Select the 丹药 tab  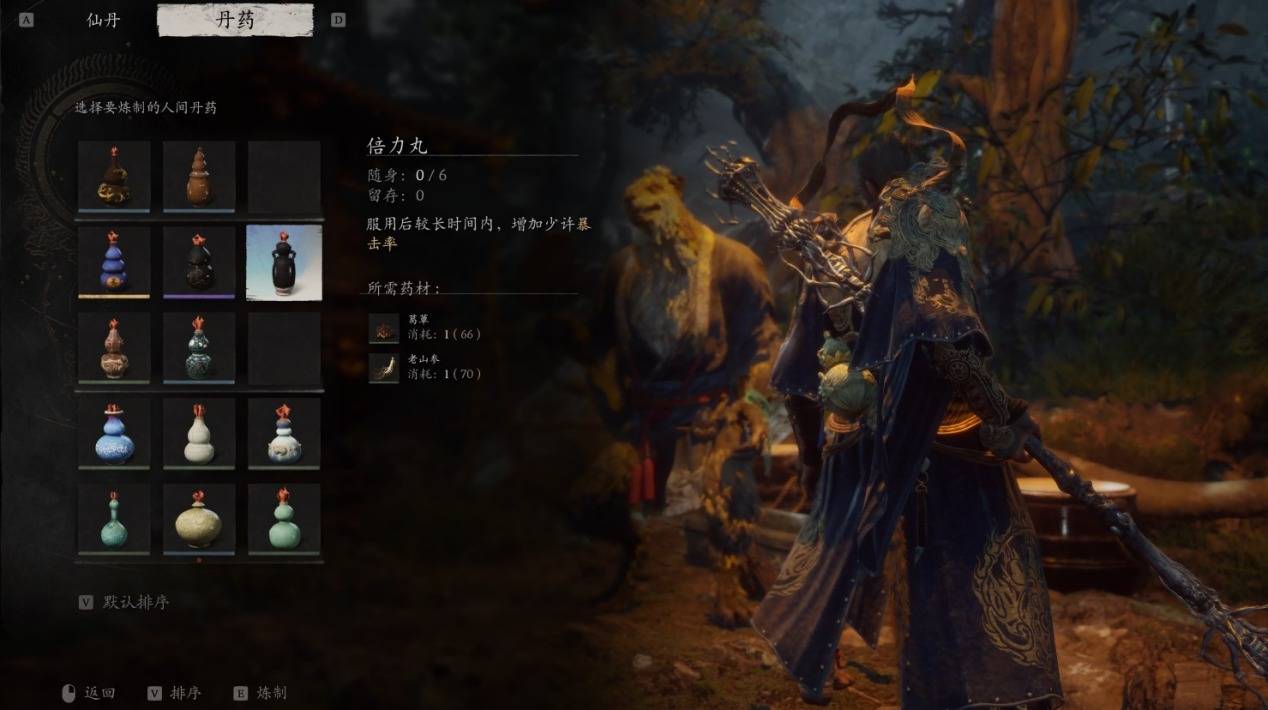pyautogui.click(x=235, y=20)
